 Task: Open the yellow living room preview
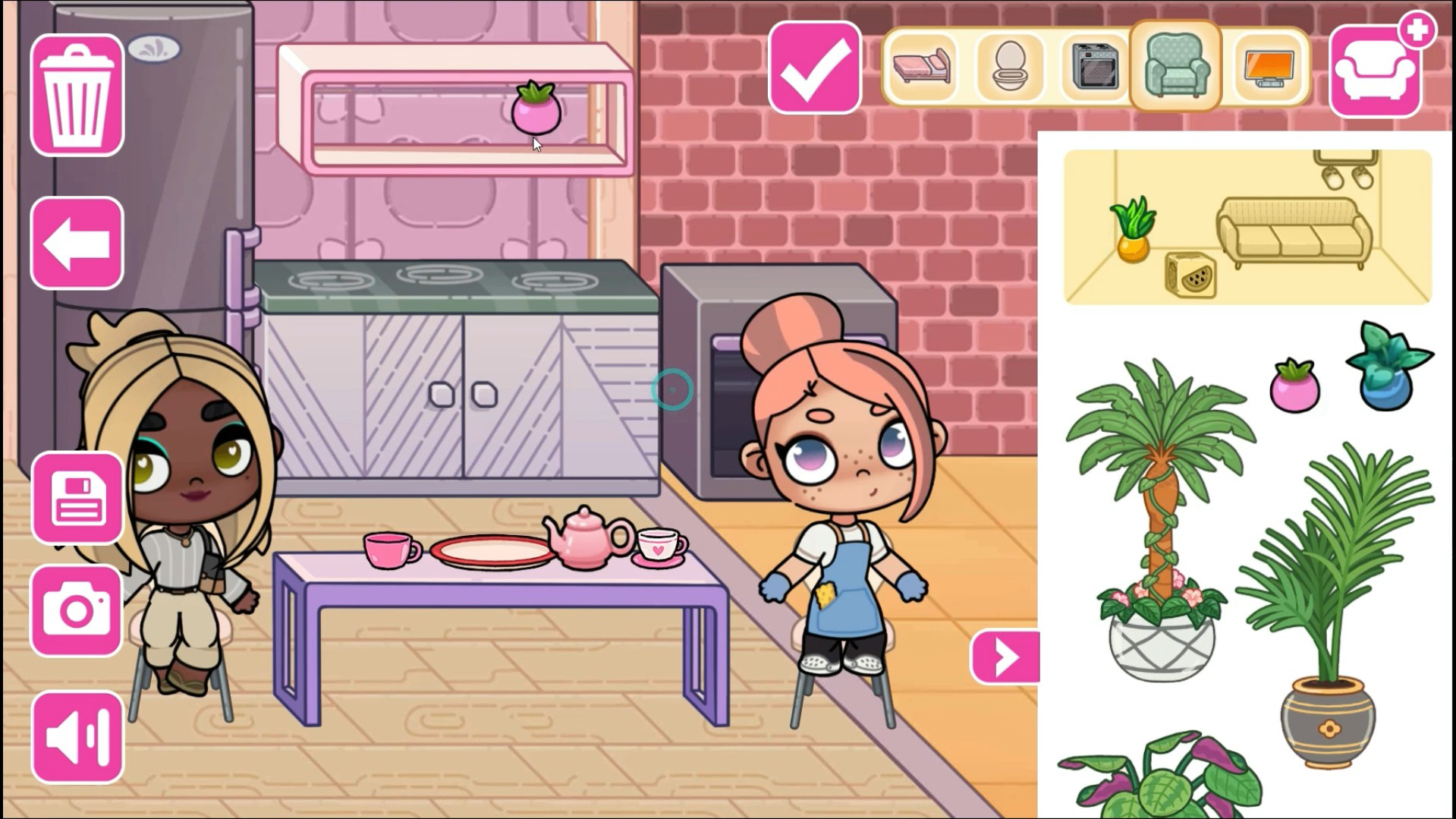click(x=1247, y=228)
